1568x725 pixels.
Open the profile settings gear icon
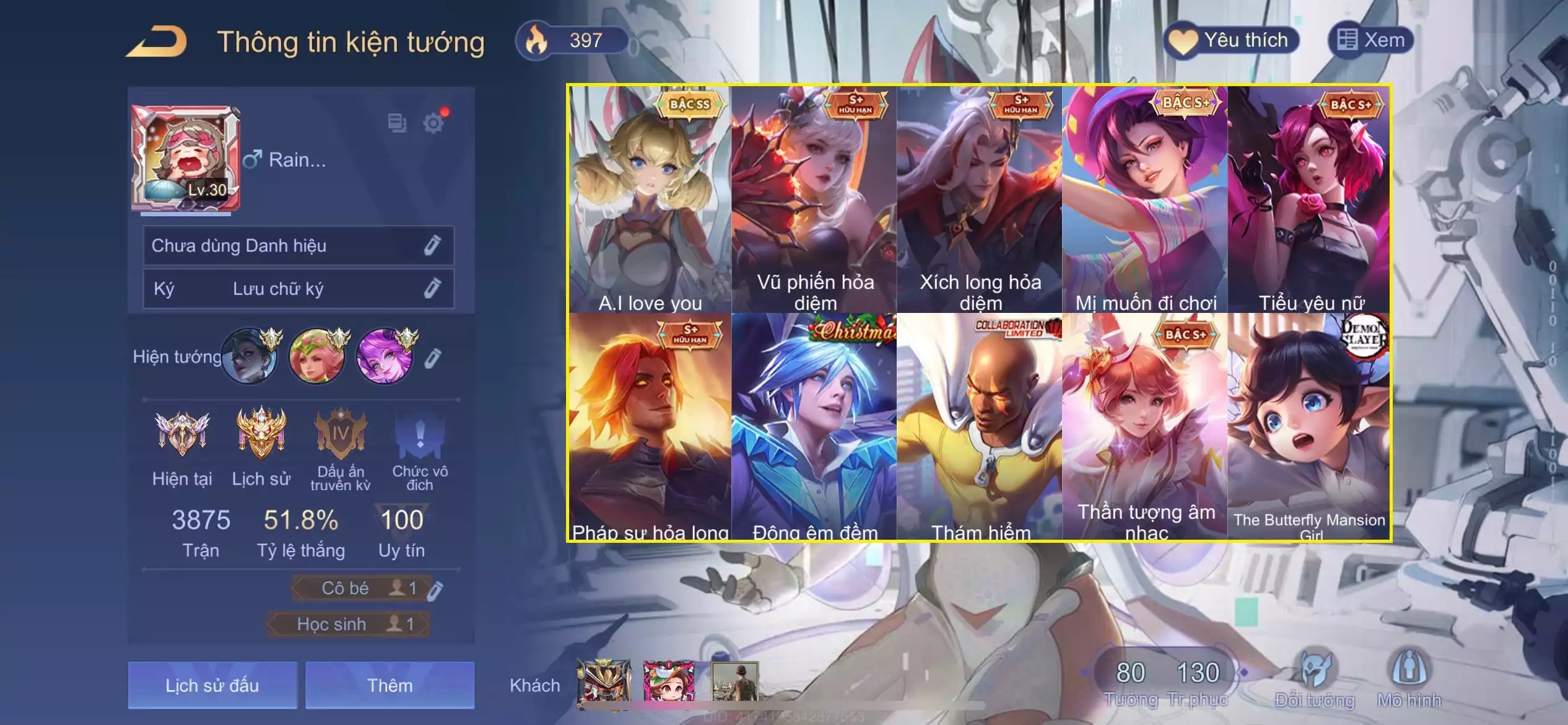[x=433, y=123]
